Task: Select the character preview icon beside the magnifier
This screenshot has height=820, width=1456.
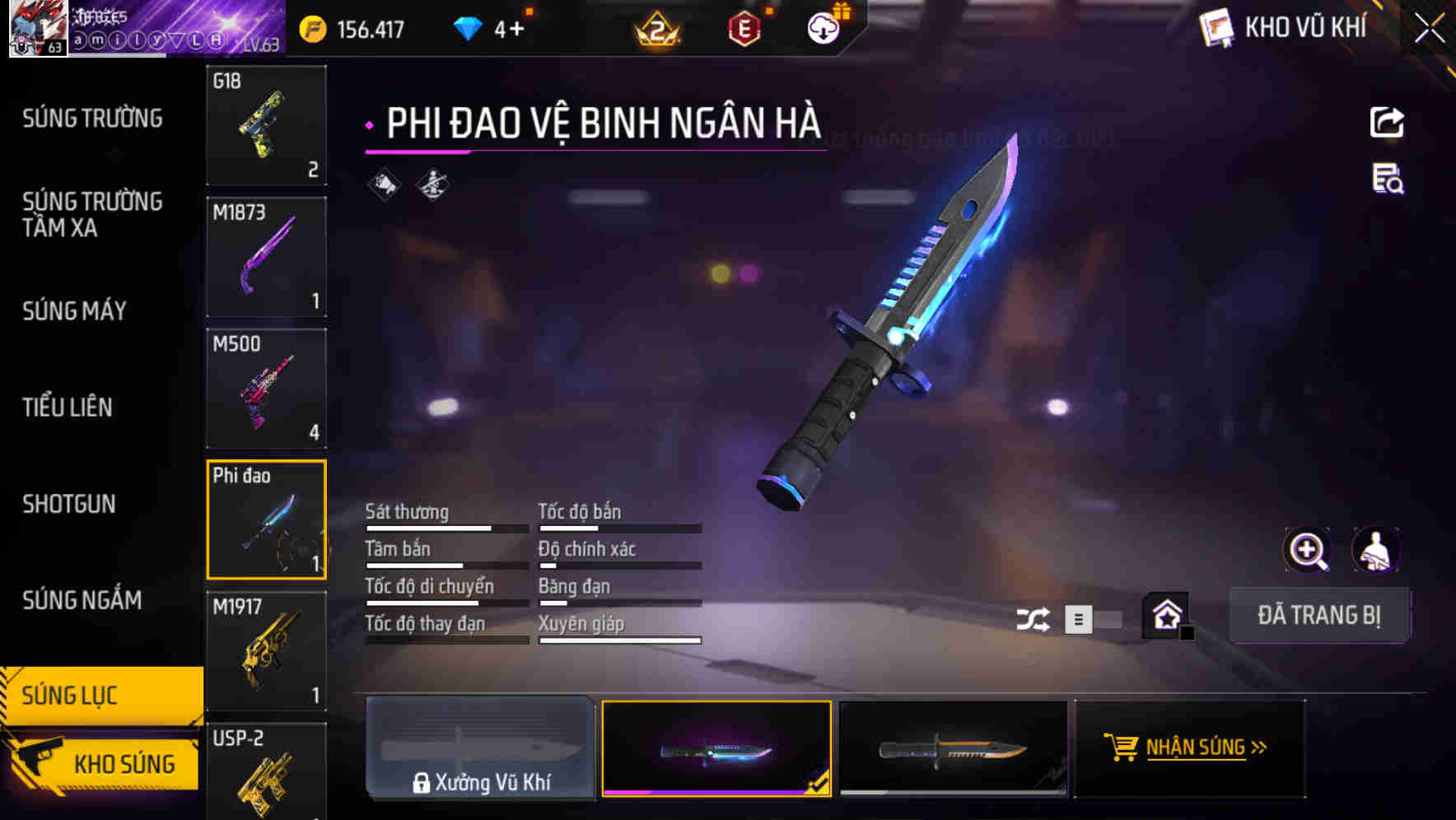Action: pos(1377,550)
